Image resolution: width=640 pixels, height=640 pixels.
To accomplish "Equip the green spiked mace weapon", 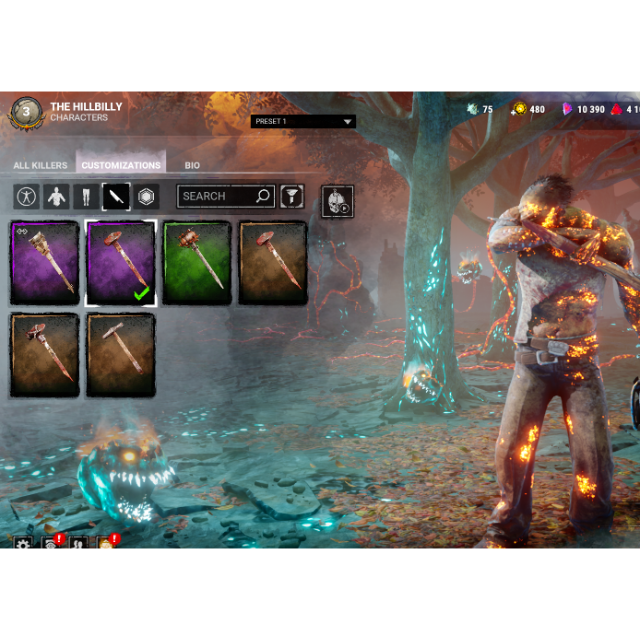I will tap(197, 263).
